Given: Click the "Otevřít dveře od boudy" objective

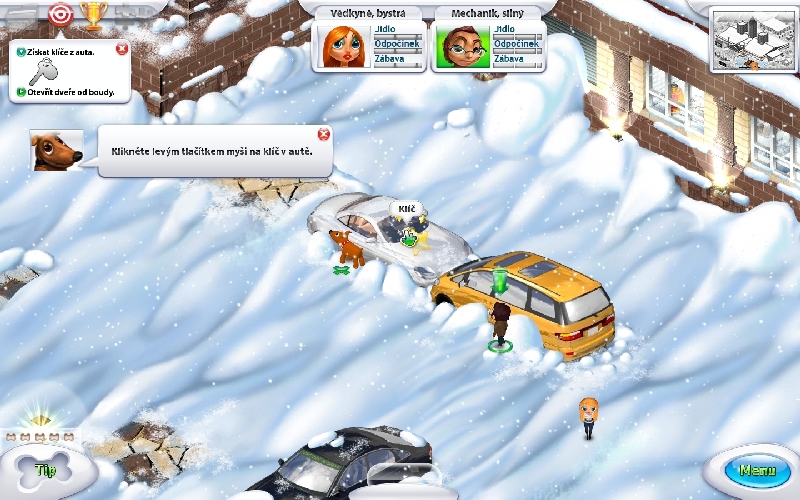Looking at the screenshot, I should 68,93.
